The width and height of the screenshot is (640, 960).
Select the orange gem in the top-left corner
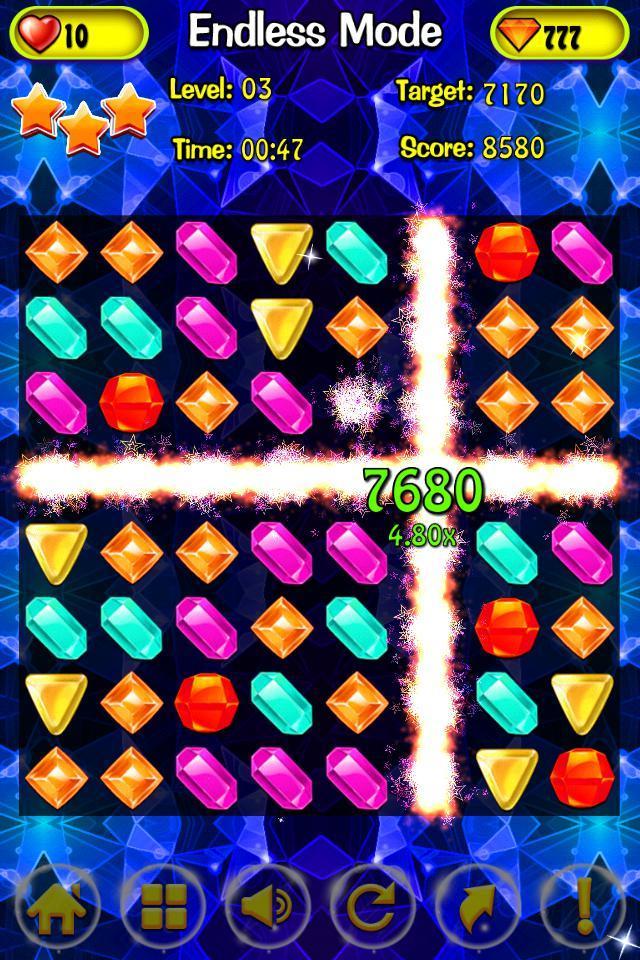(56, 251)
